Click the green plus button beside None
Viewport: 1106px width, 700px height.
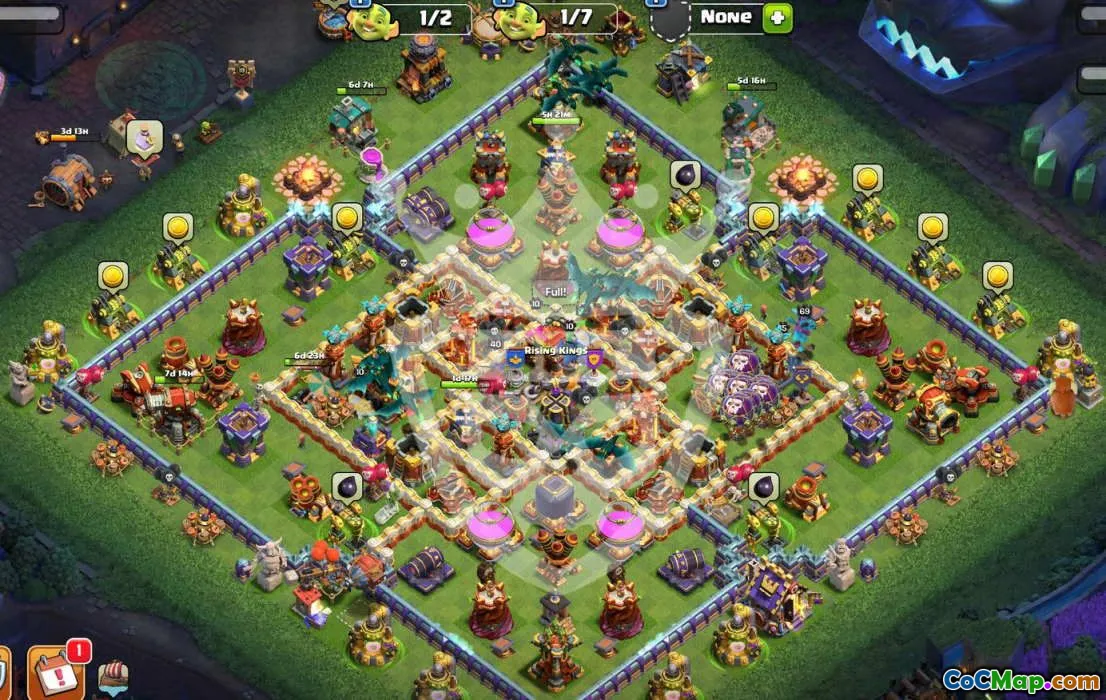(x=777, y=17)
